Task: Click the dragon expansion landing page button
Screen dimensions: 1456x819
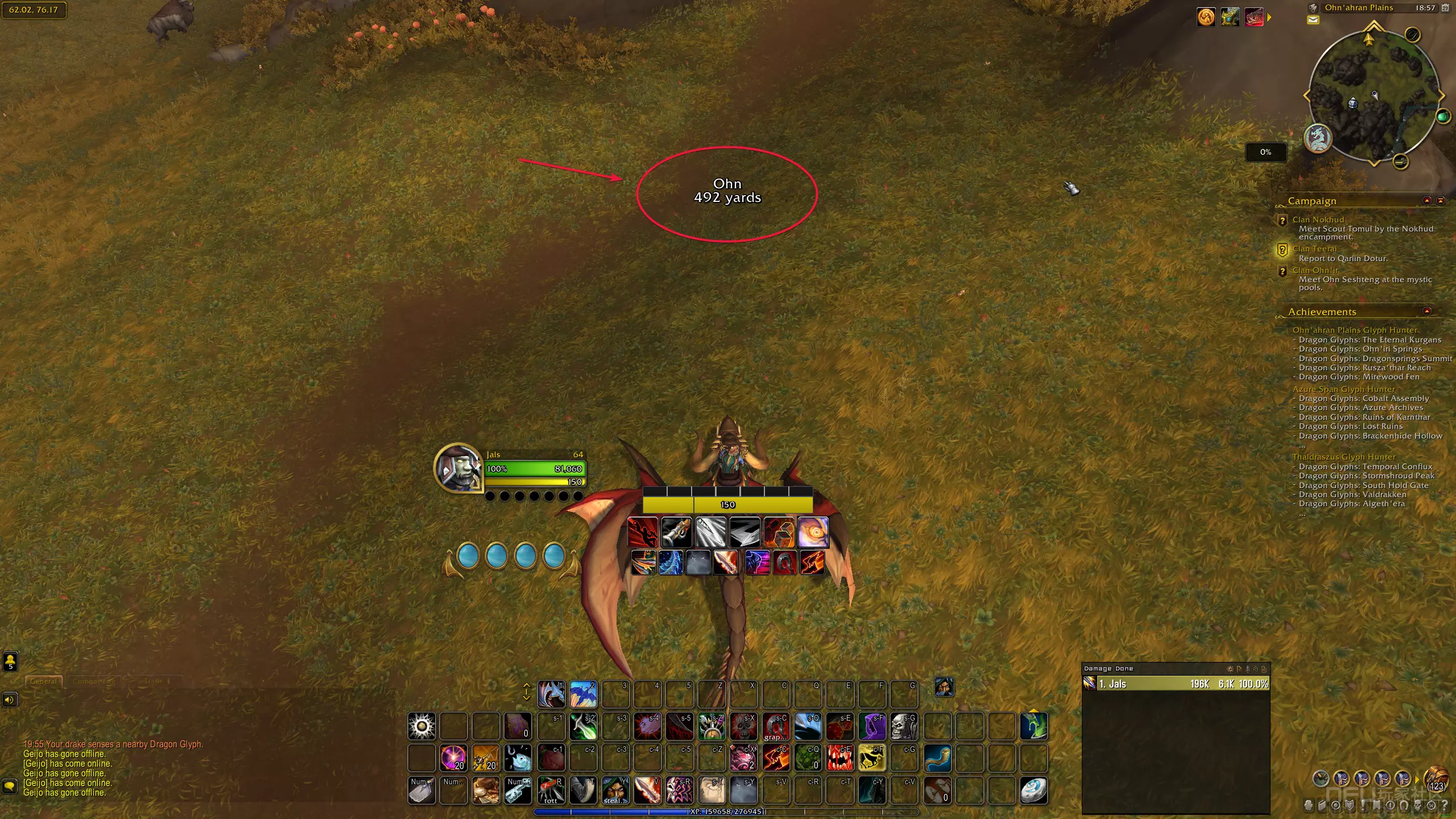Action: click(x=1317, y=138)
